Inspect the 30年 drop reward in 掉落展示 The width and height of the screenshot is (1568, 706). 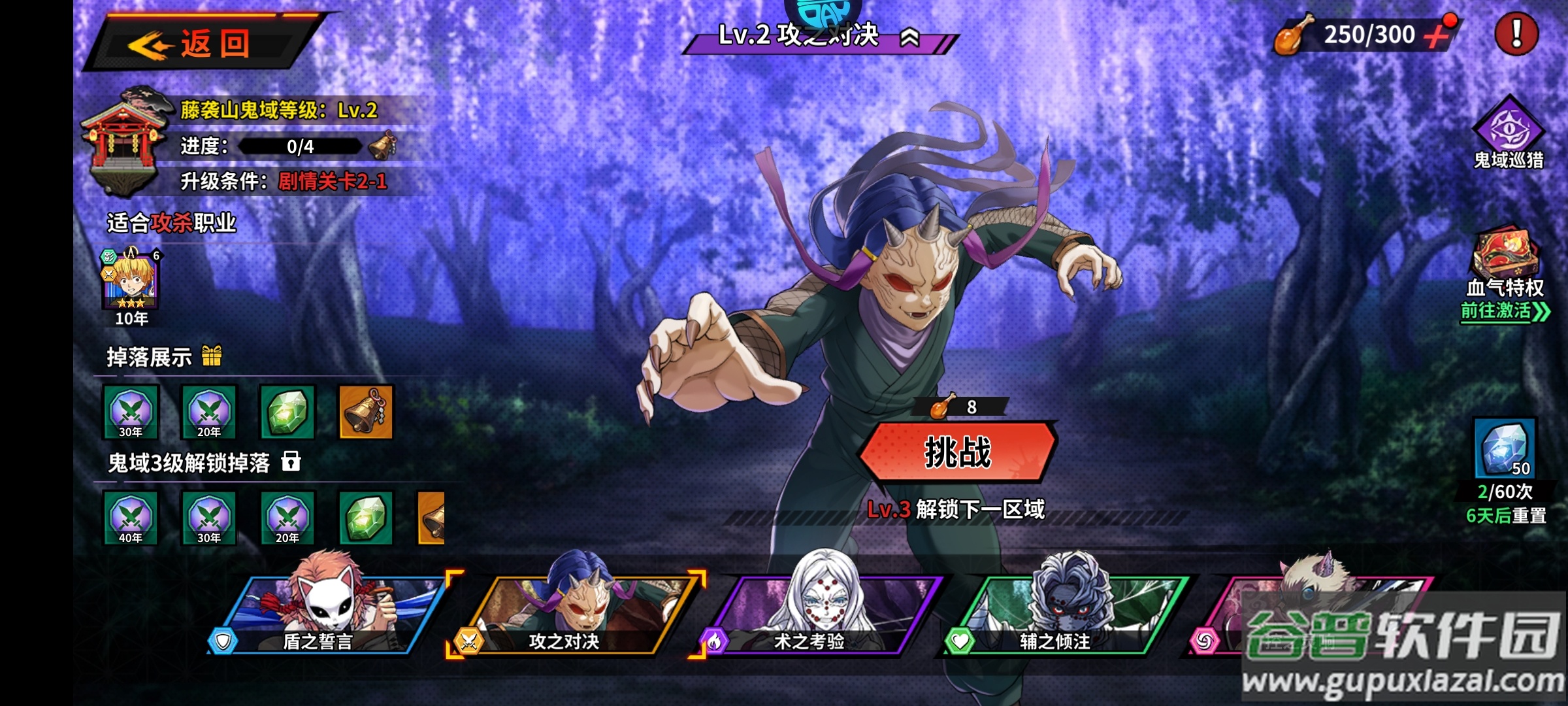click(131, 412)
